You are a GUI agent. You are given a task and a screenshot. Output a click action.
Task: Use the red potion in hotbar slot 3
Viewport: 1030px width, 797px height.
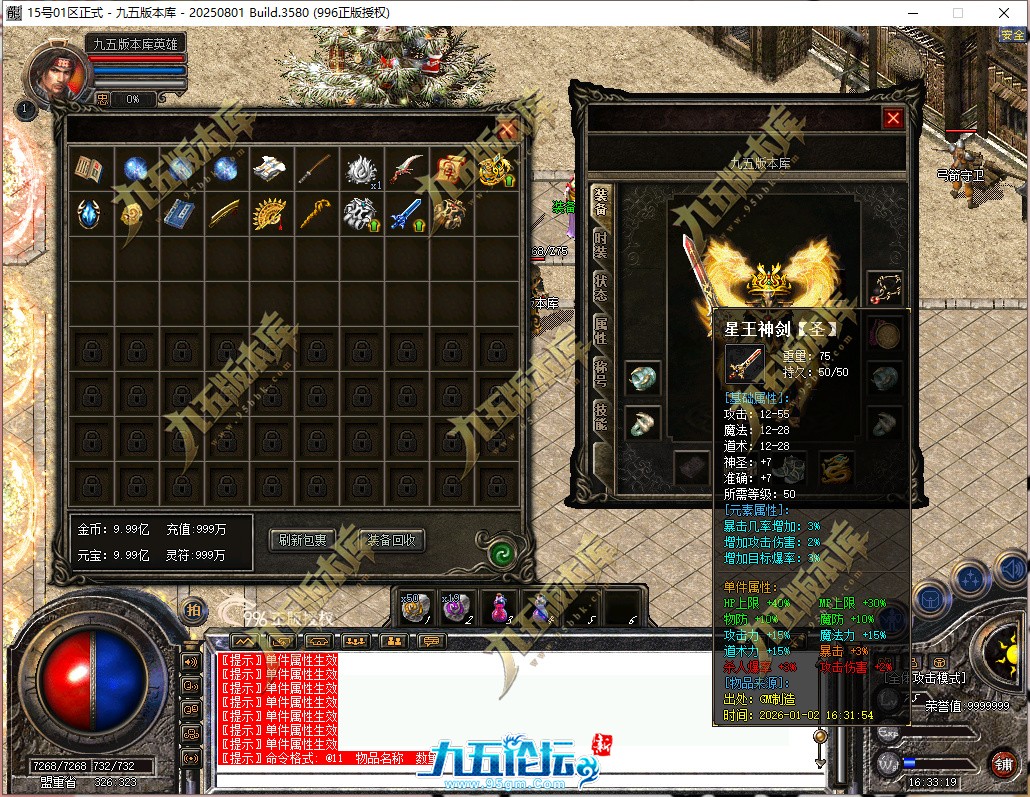(498, 606)
